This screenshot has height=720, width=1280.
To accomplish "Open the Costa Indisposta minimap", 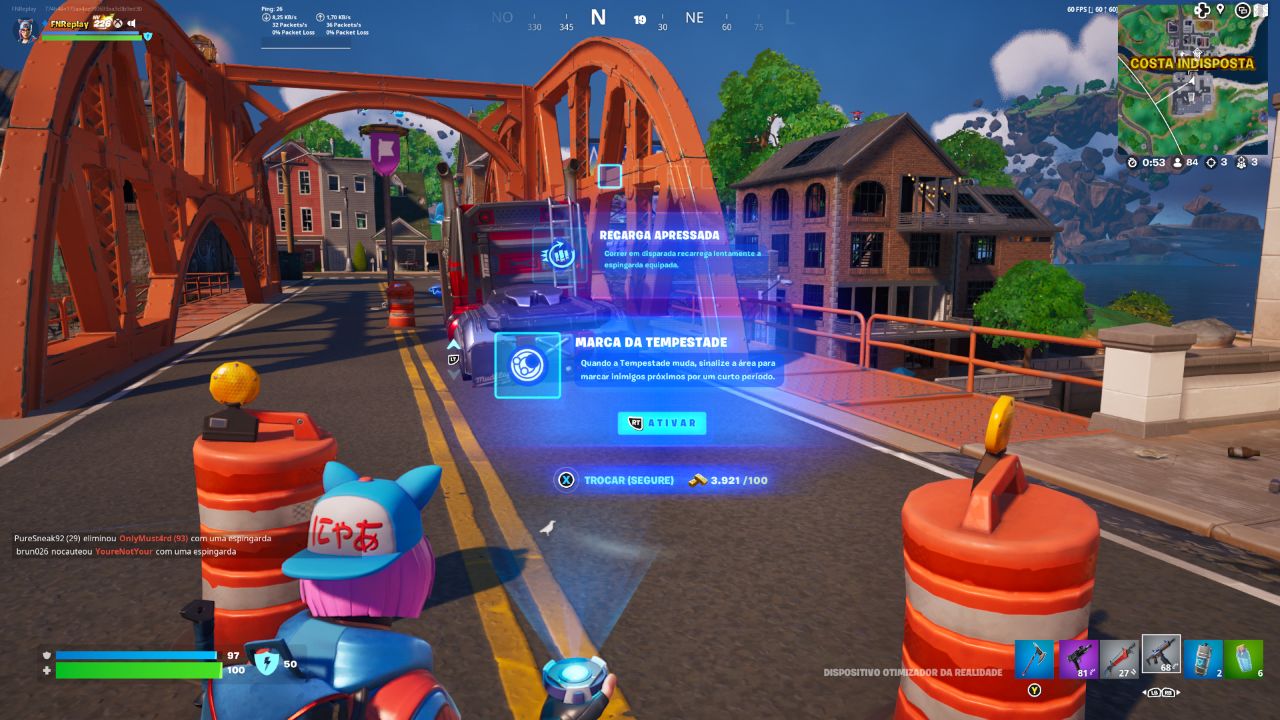I will click(1192, 80).
